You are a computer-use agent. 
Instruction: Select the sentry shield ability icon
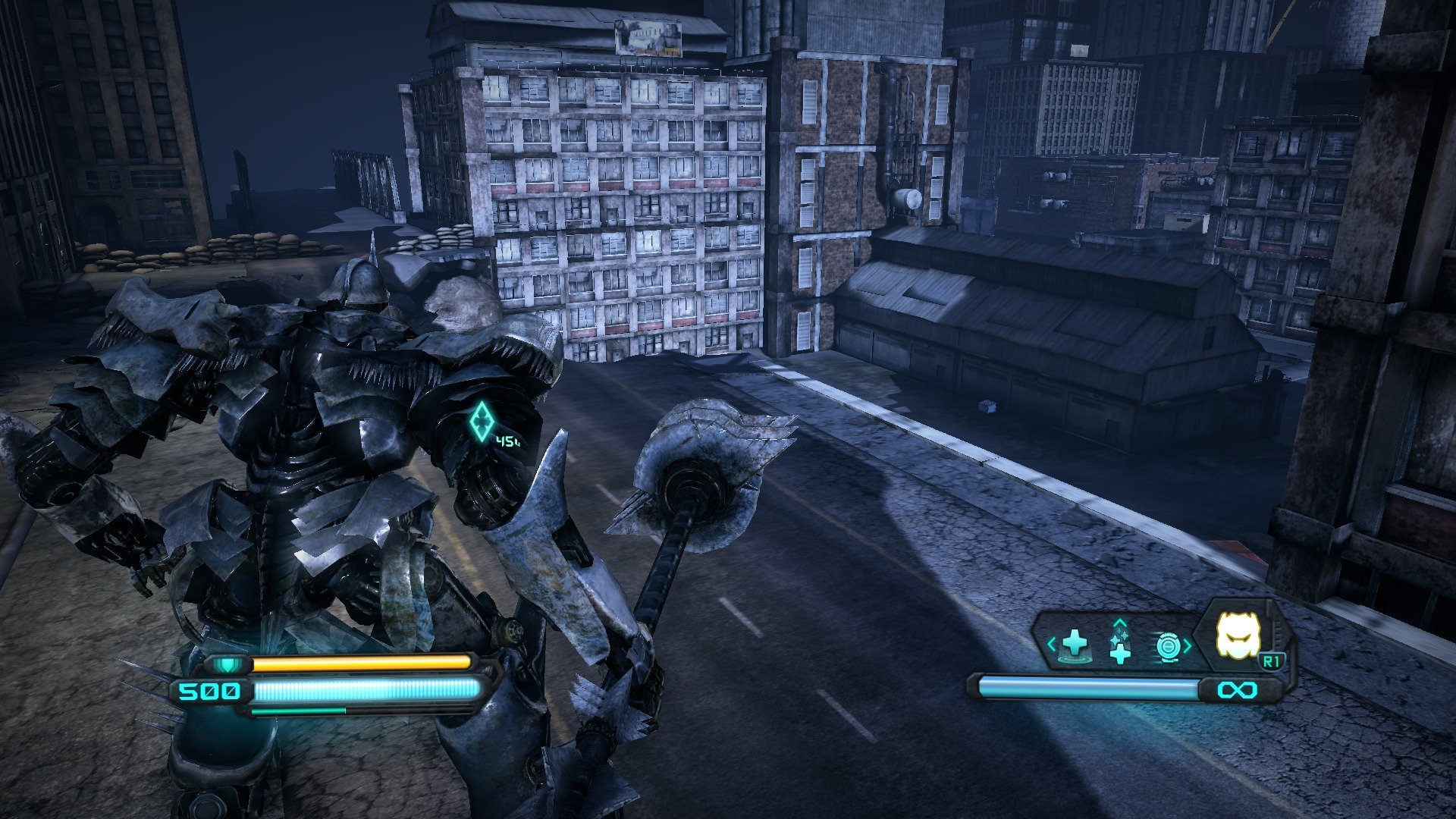(x=1168, y=646)
